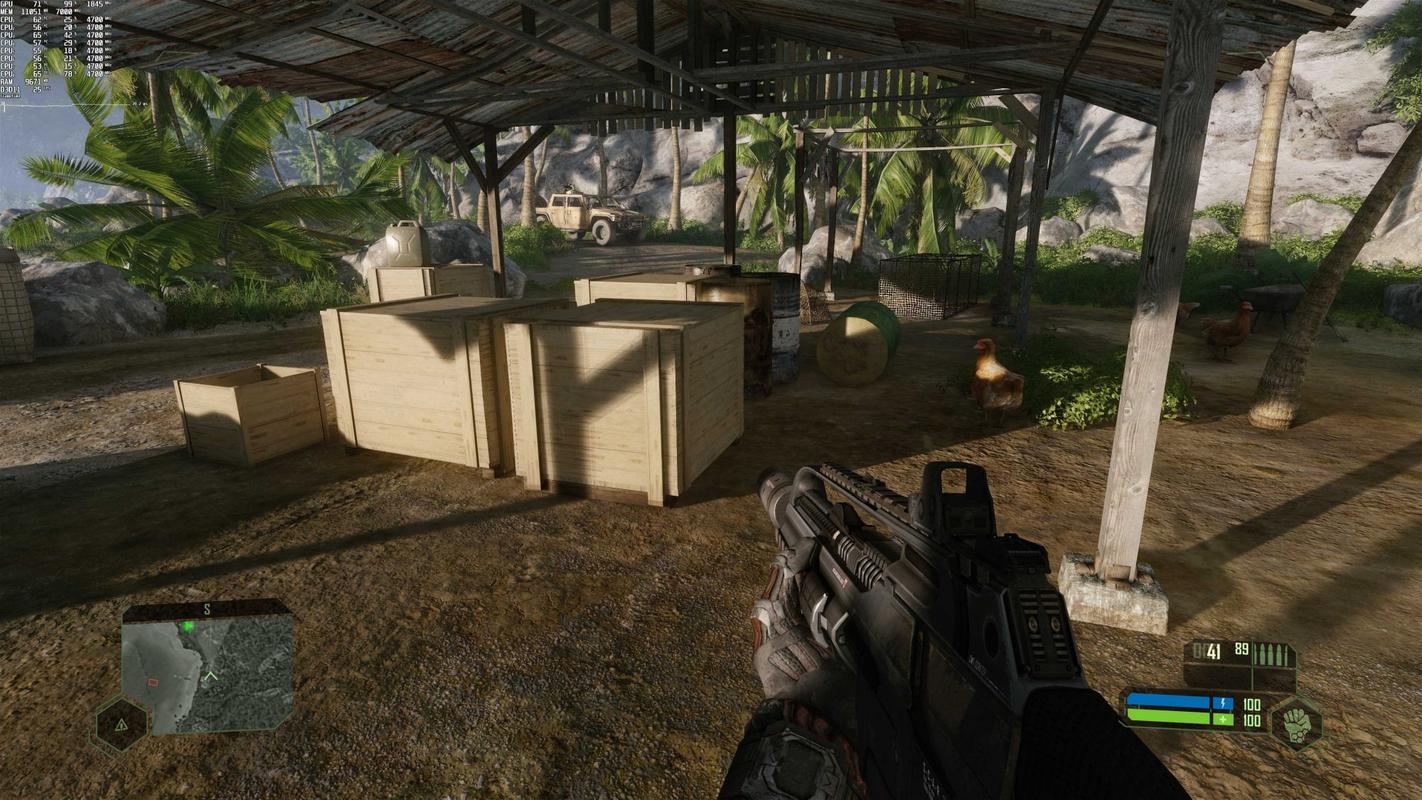Activate the fist suit mode icon
This screenshot has width=1422, height=800.
coord(1296,722)
